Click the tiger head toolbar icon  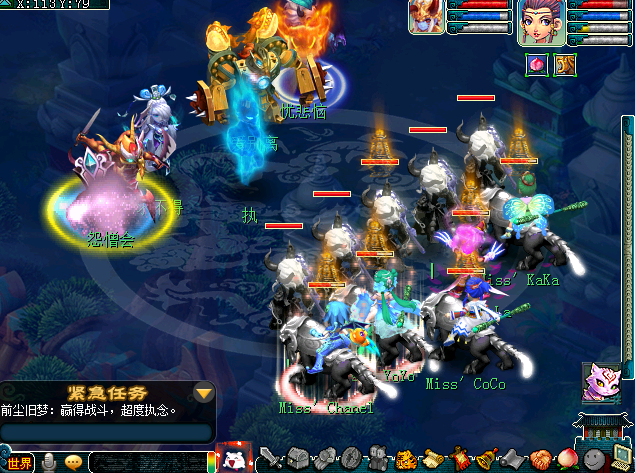pos(405,460)
